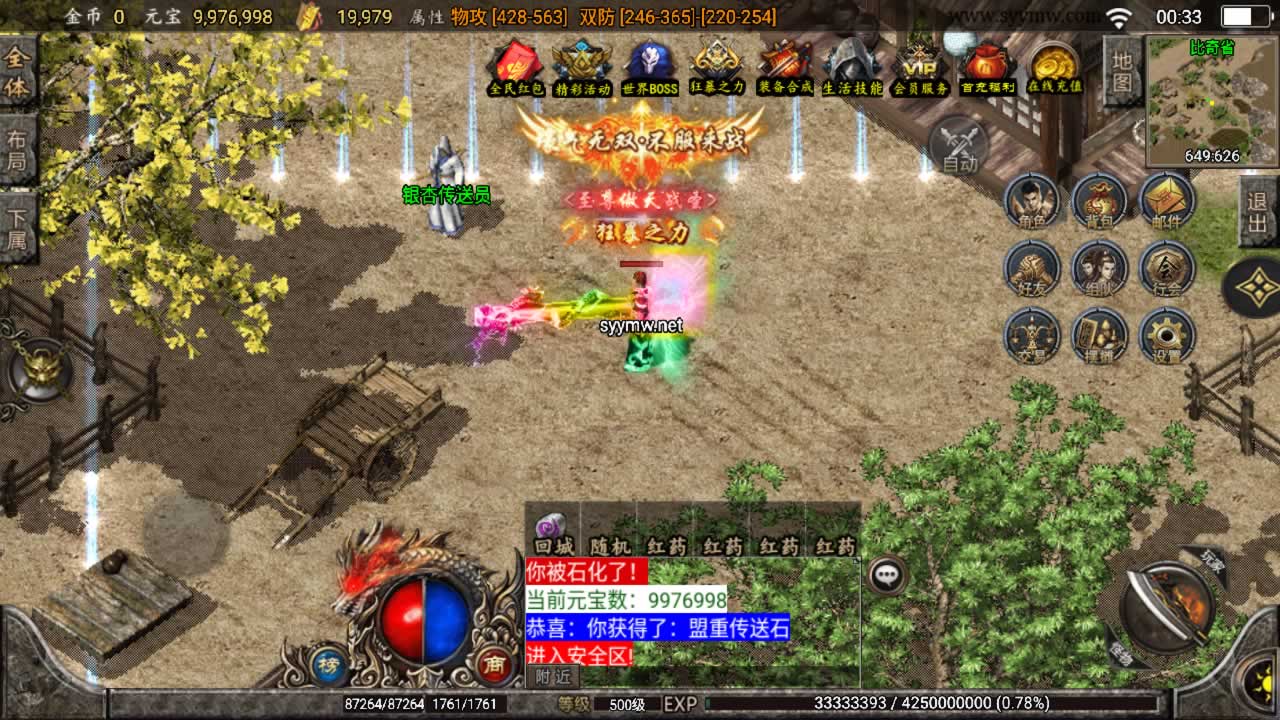
Task: Open the blue 榜 ranking button
Action: coord(327,665)
